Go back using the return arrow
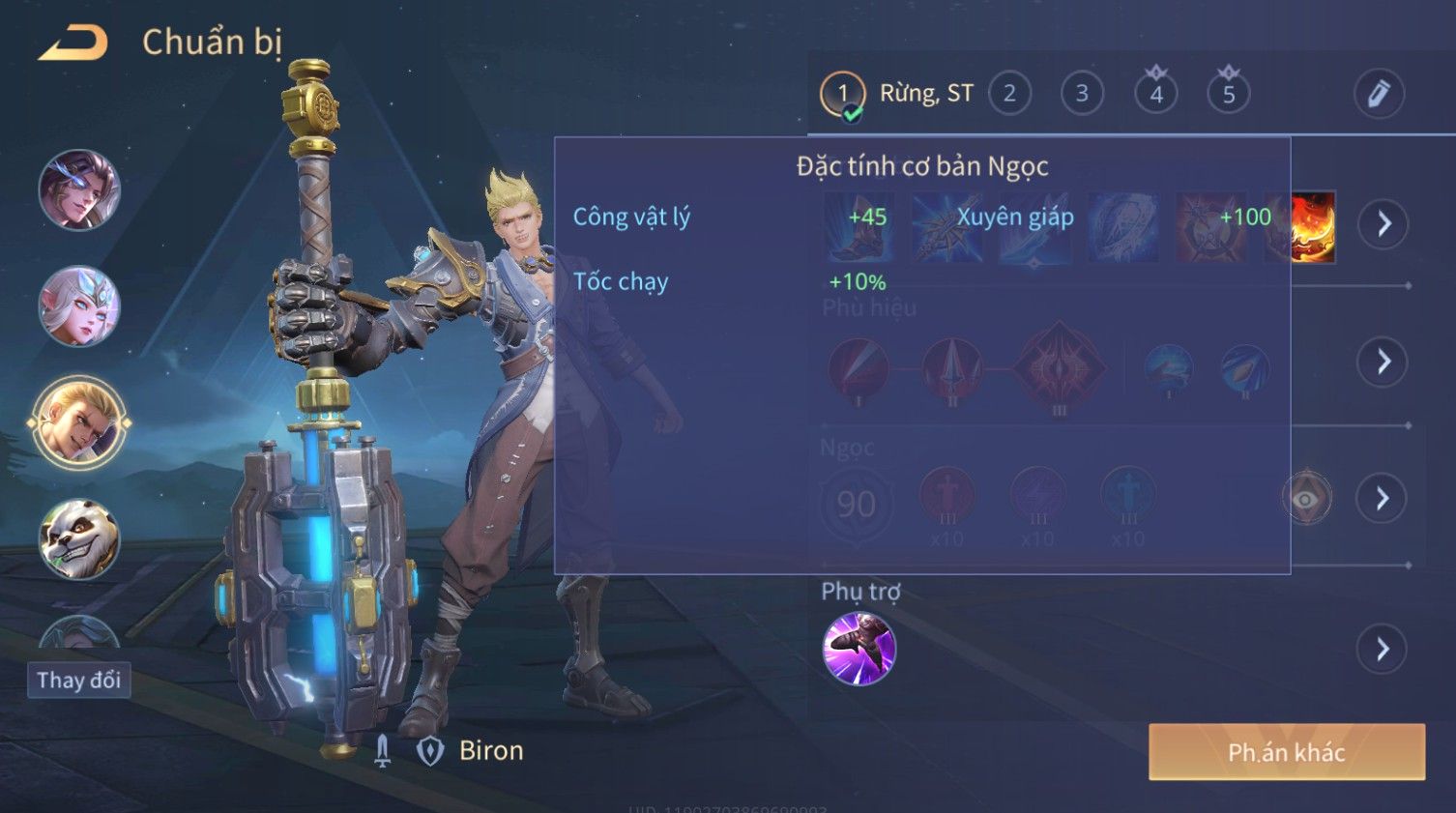1456x813 pixels. (x=73, y=44)
